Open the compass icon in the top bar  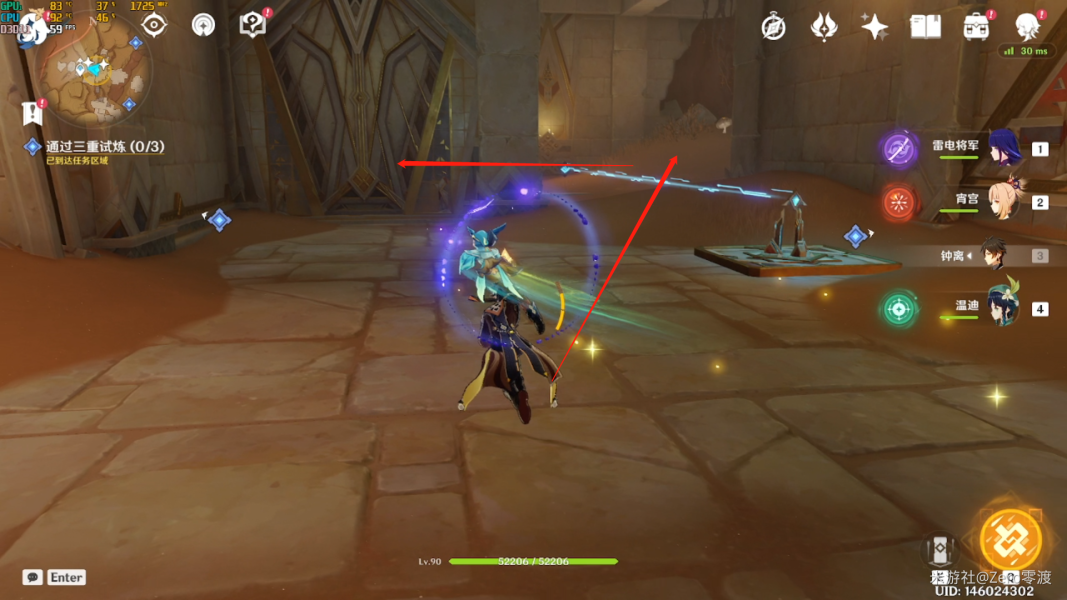tap(773, 27)
